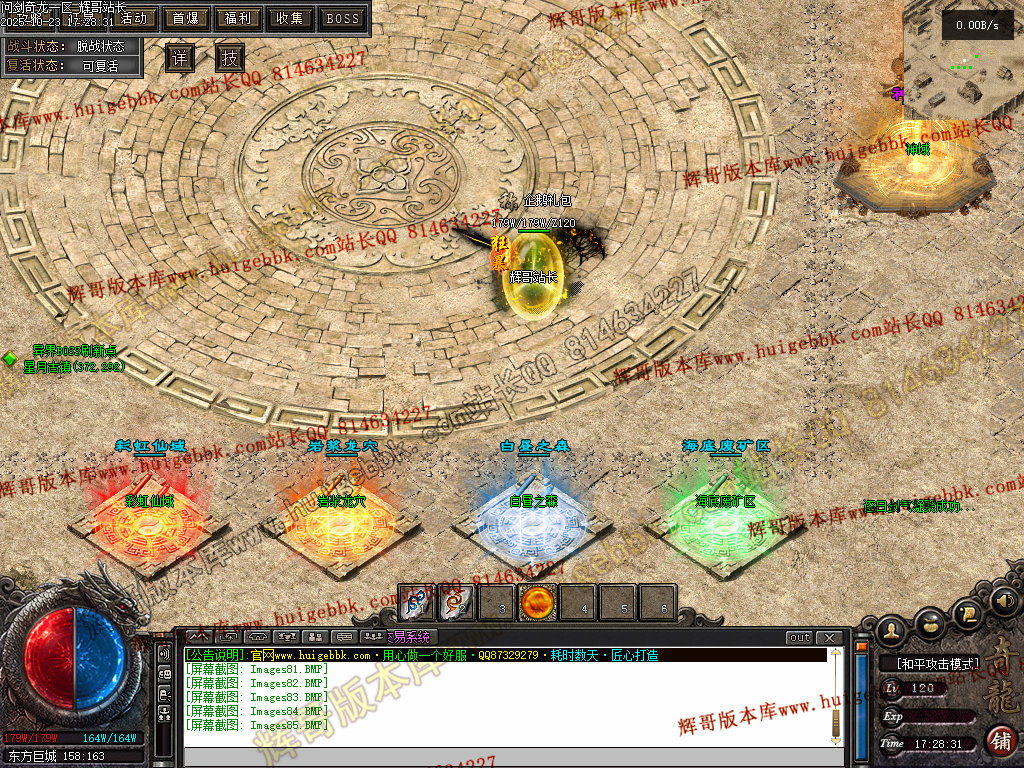Open the 福利 welfare panel

tap(238, 18)
